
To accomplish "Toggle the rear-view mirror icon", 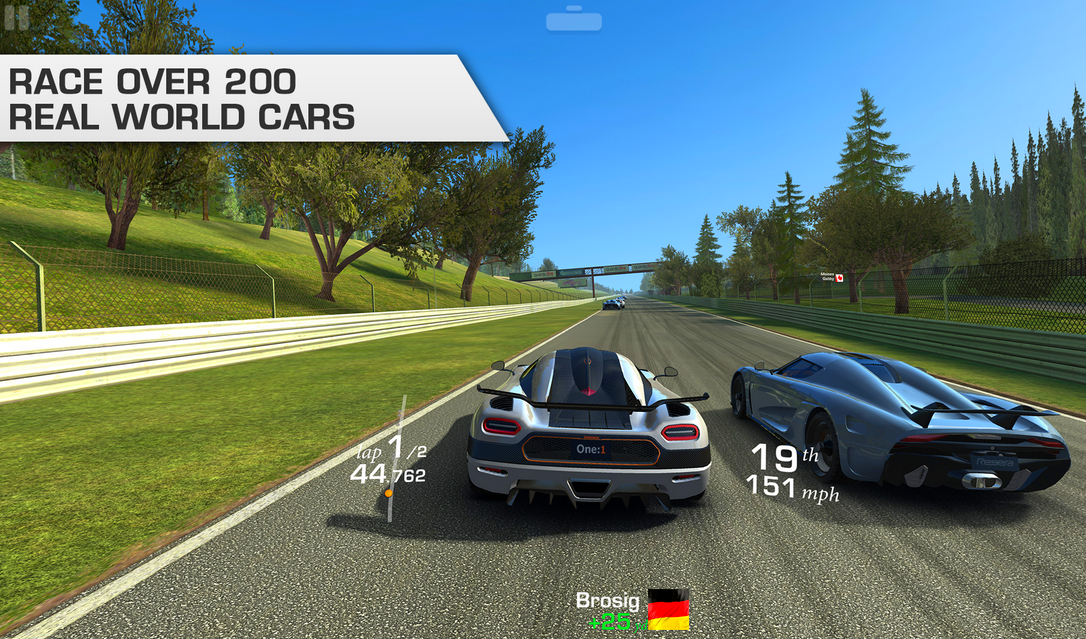I will tap(572, 20).
